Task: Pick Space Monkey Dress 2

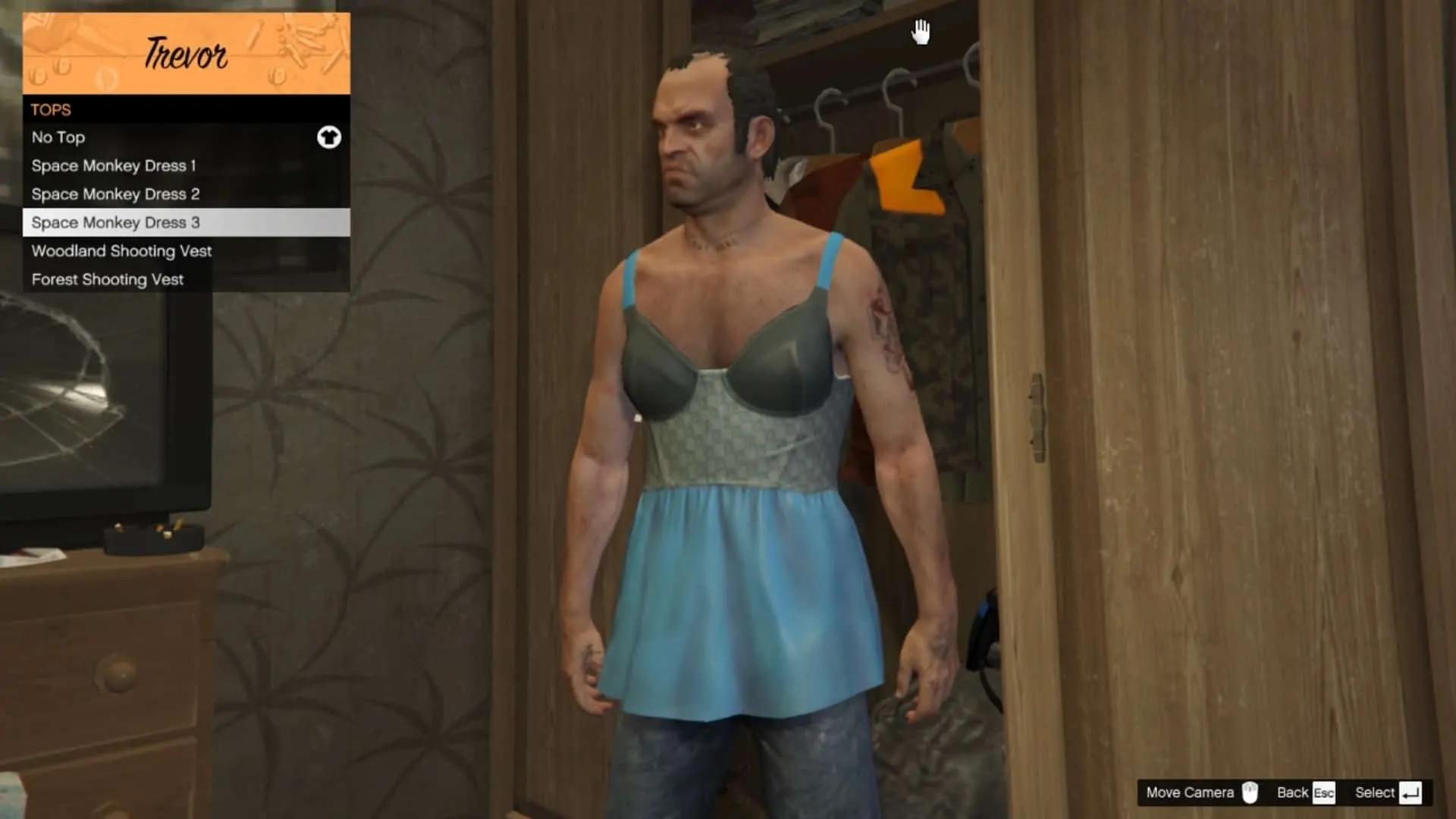Action: (186, 194)
